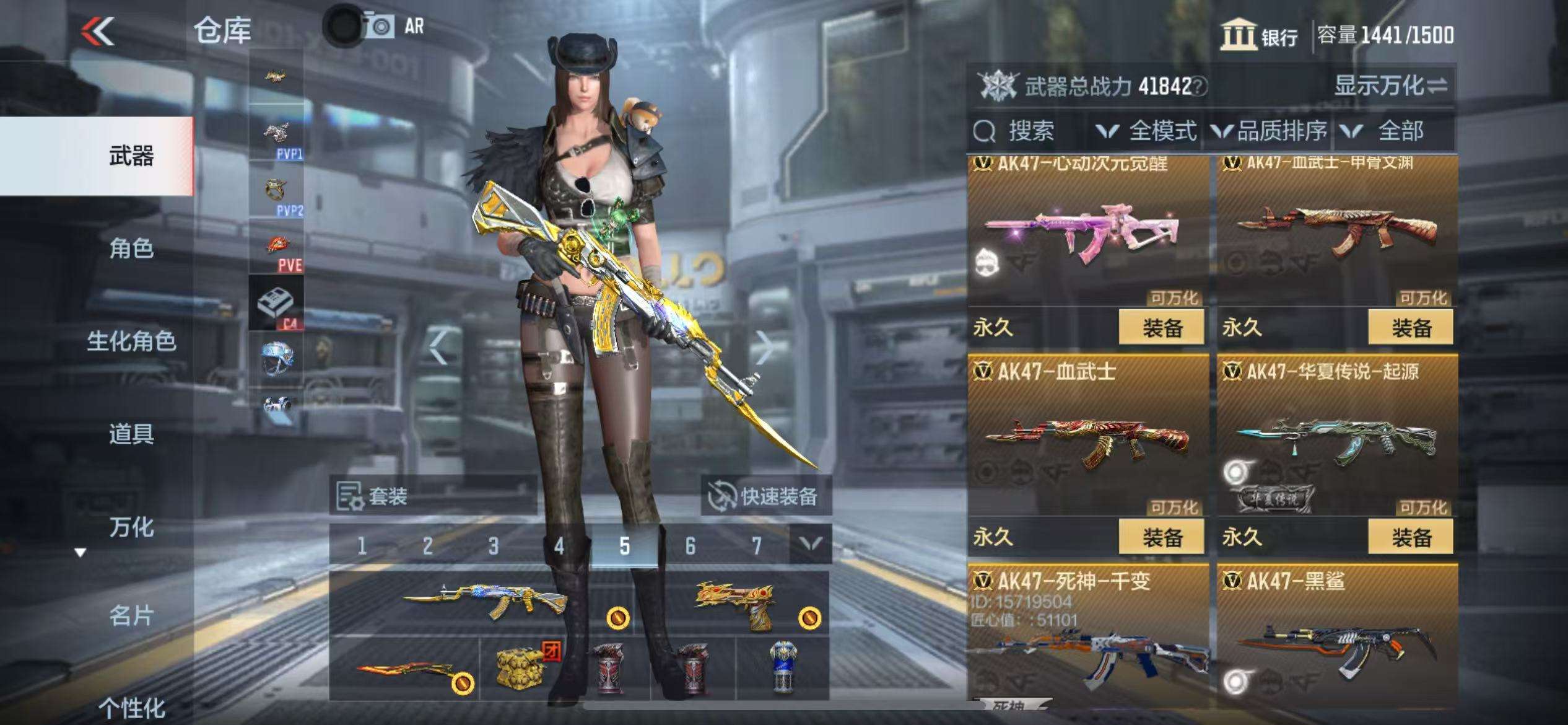
Task: Open the 全模式 mode filter dropdown
Action: 1147,131
